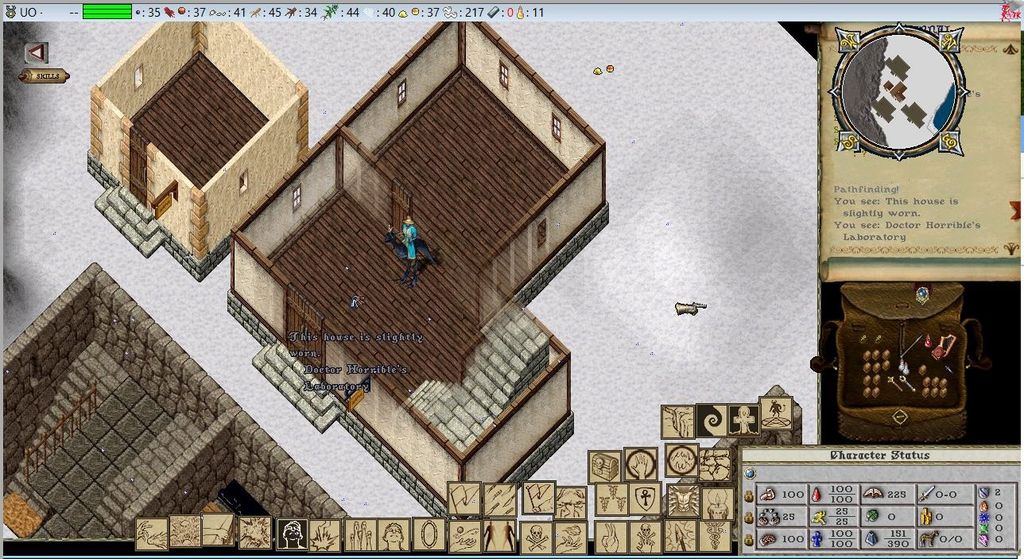Trigger the stone wall spell icon
1024x559 pixels.
point(716,464)
